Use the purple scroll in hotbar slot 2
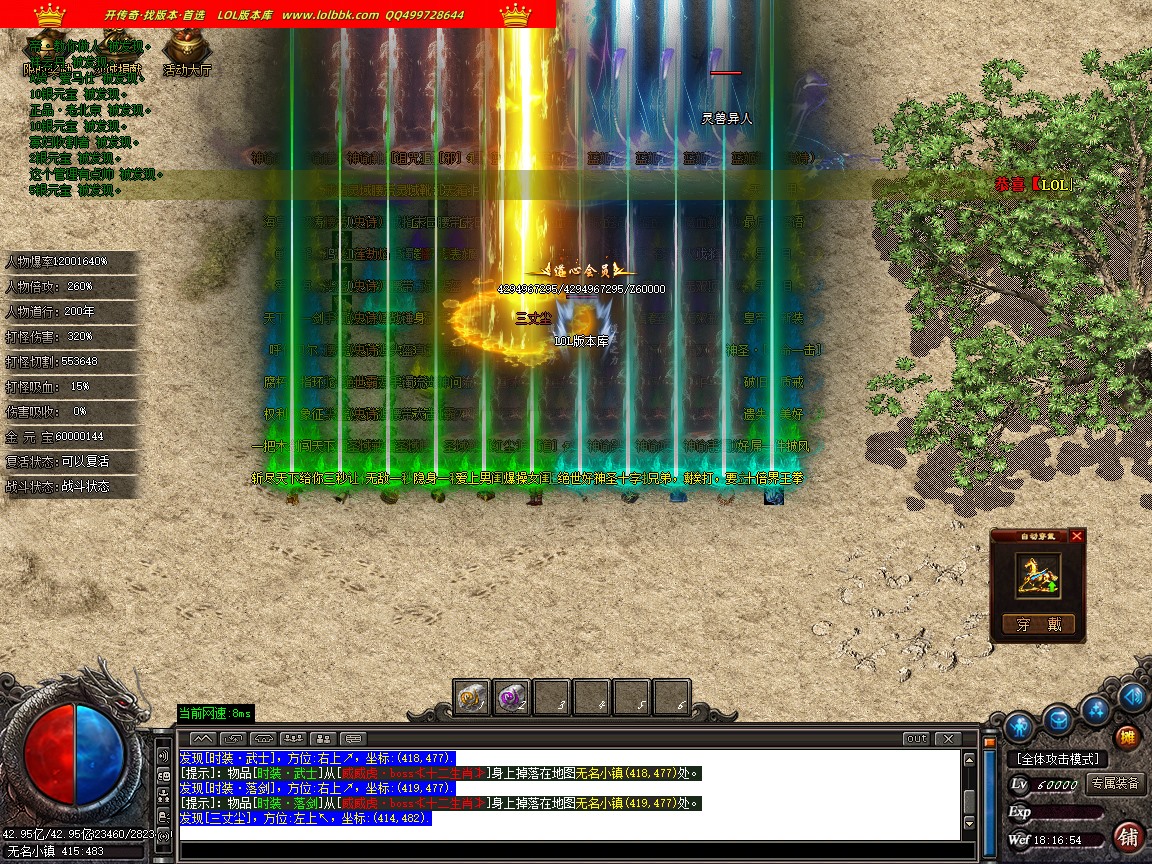This screenshot has width=1152, height=864. (x=512, y=697)
